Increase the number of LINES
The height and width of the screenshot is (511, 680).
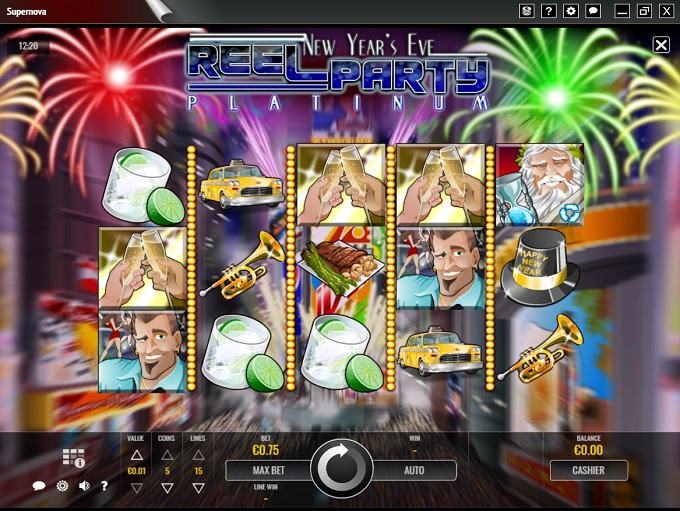pyautogui.click(x=198, y=455)
